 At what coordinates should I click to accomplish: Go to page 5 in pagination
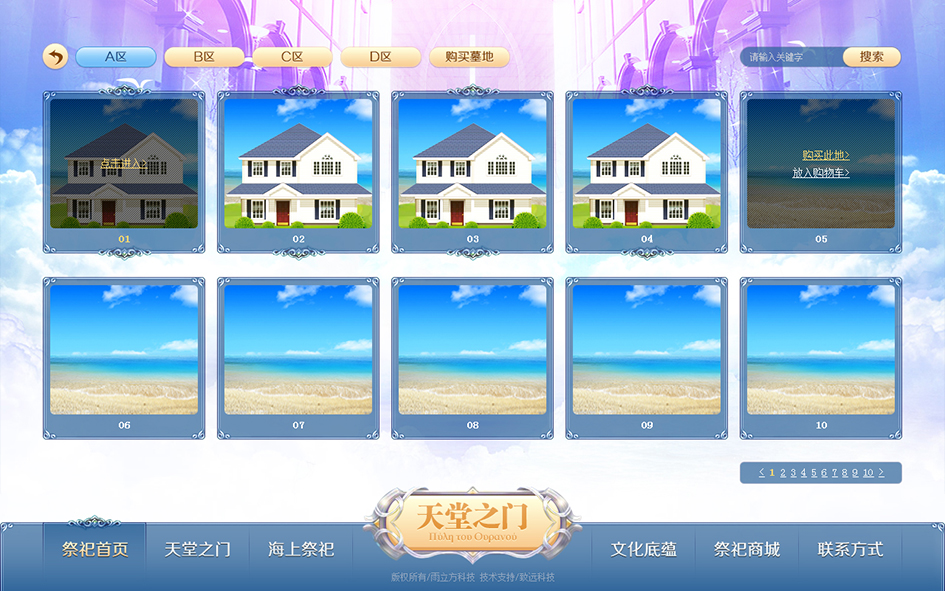click(x=814, y=473)
